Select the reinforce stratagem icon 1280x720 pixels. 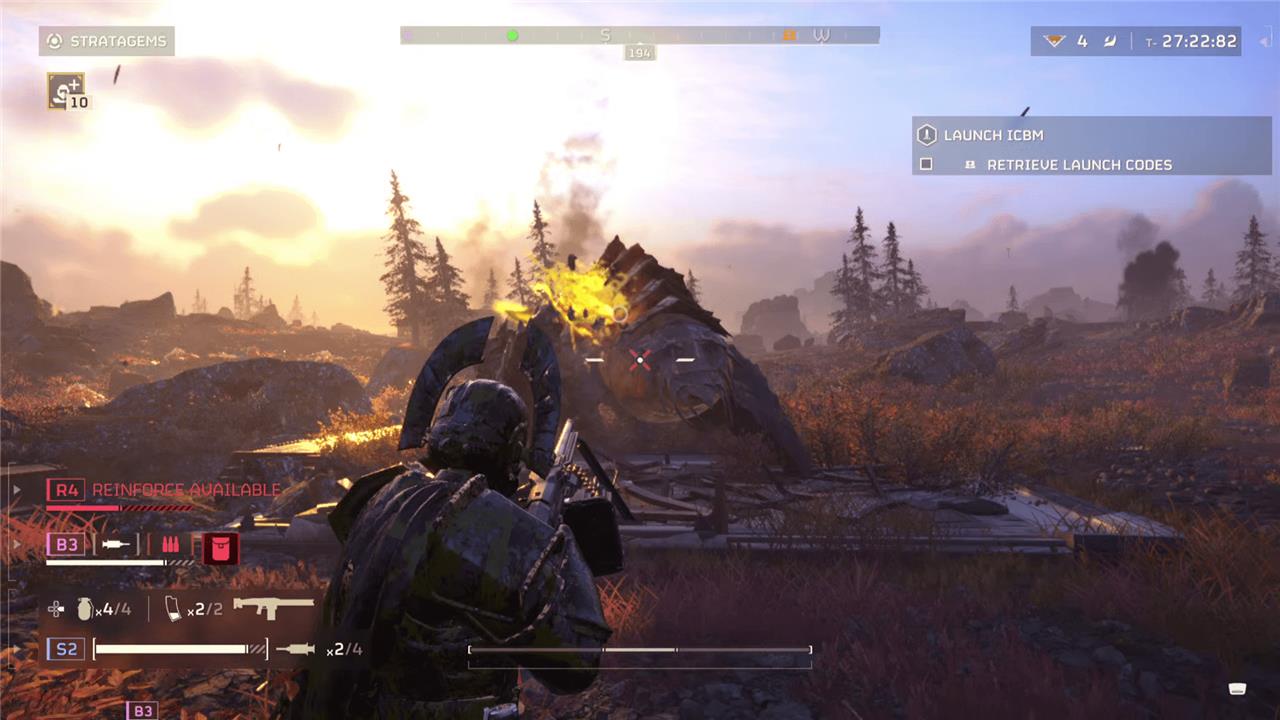click(x=66, y=91)
